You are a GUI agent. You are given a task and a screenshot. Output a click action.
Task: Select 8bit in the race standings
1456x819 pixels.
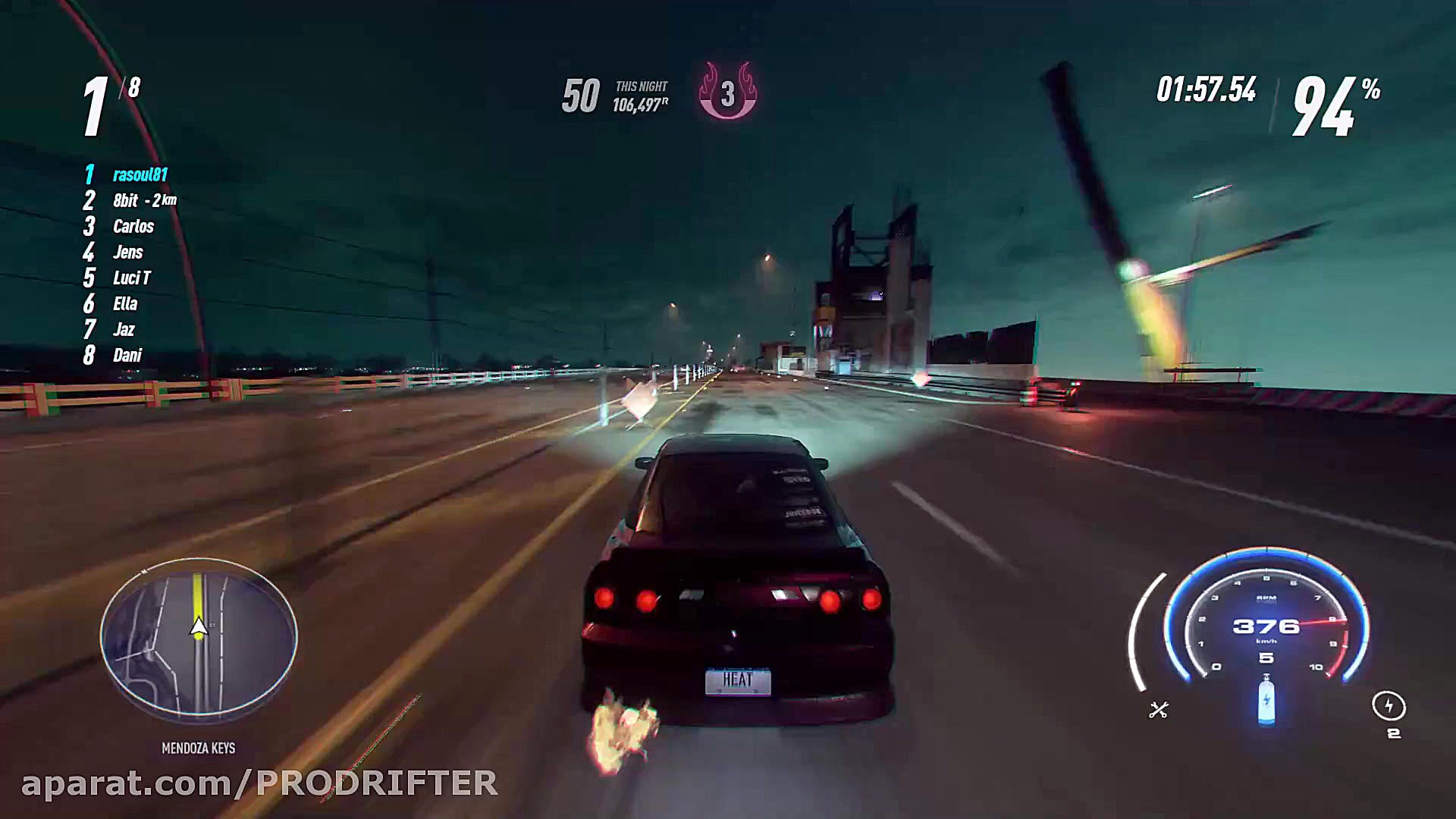126,201
